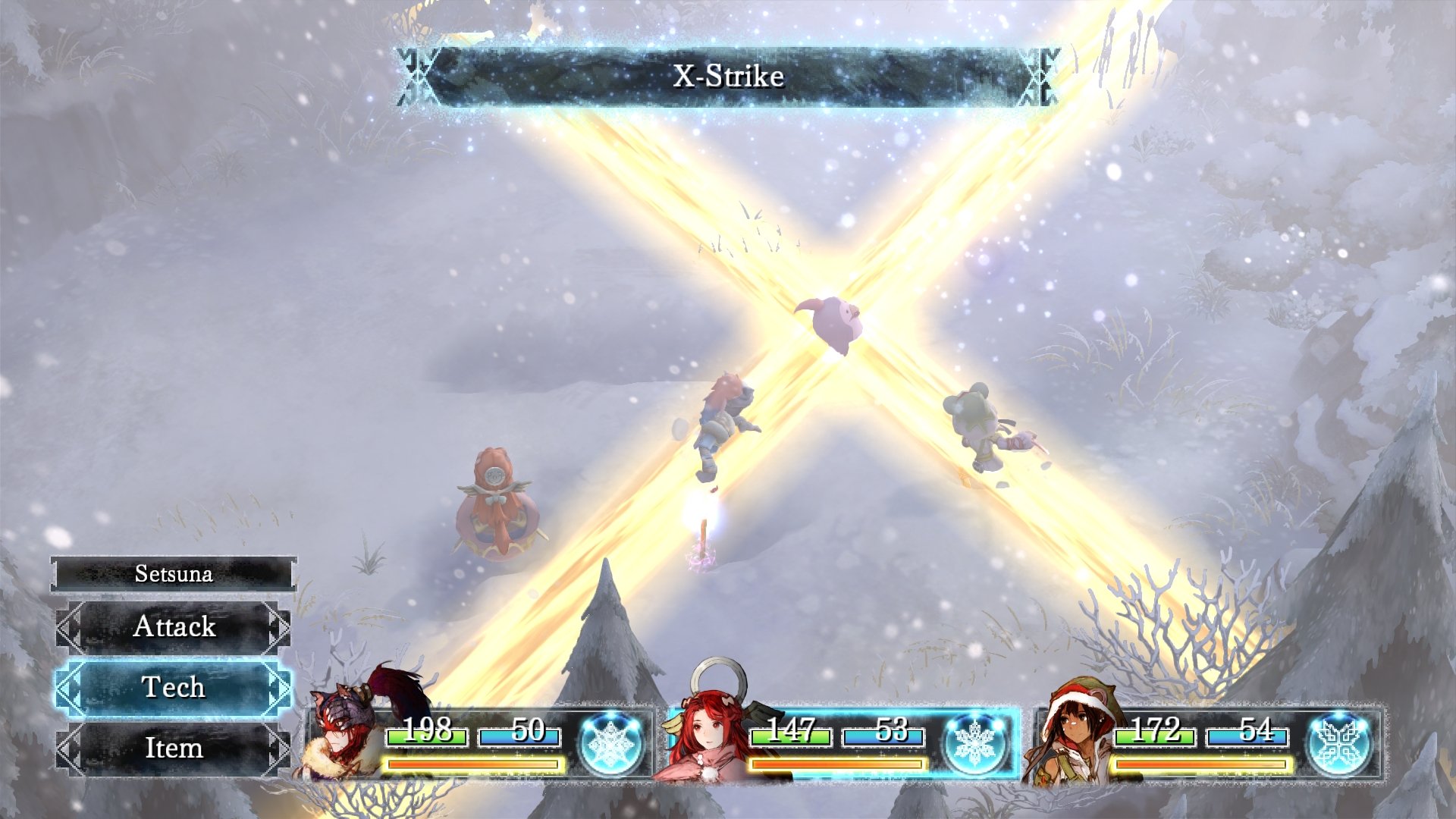Open the highlighted Tech command
The image size is (1456, 819).
click(174, 687)
